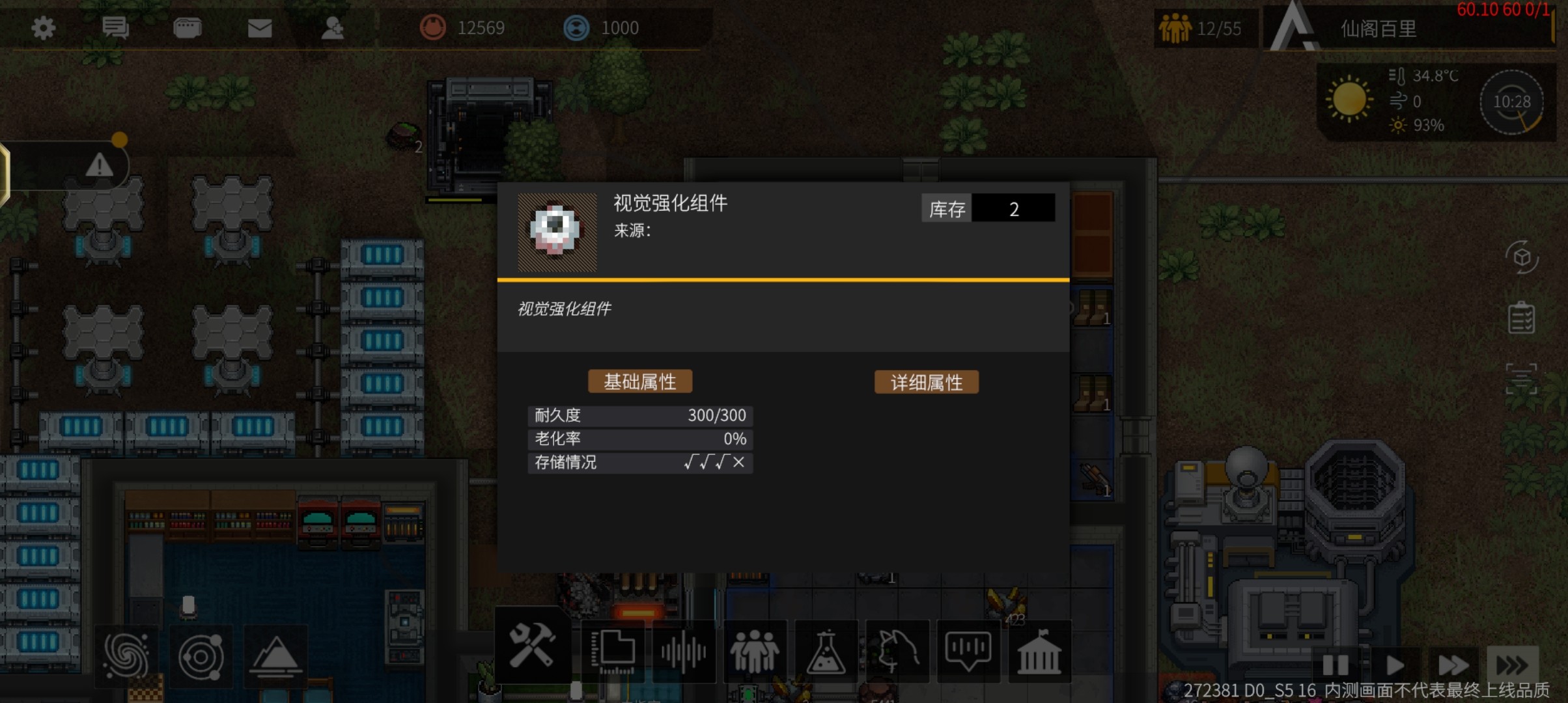Open the clipboard task list
The image size is (1568, 703).
tap(1521, 318)
